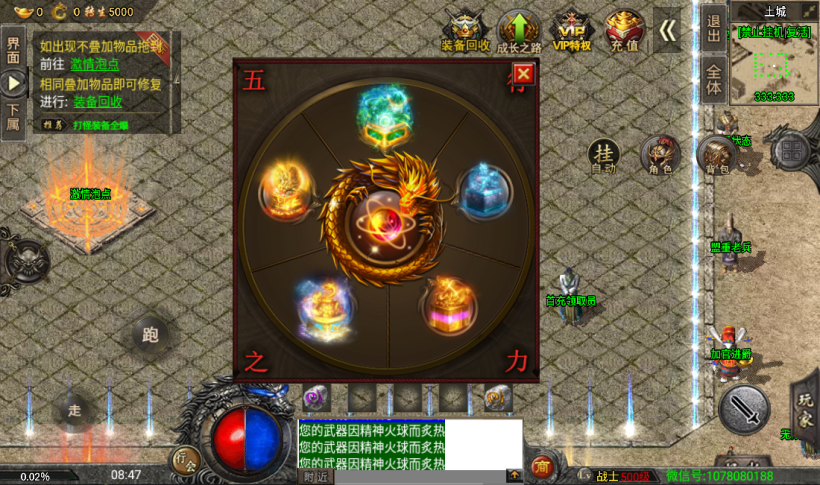
Task: Switch to the 下属 tab
Action: (13, 116)
